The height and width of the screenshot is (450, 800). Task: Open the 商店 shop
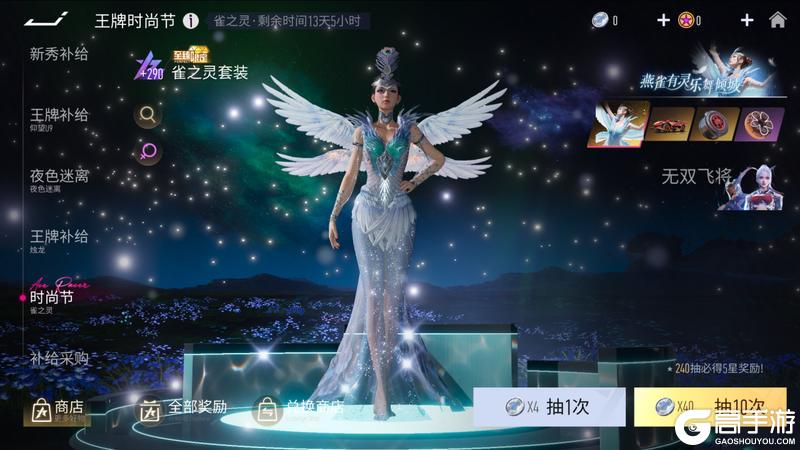tap(58, 409)
